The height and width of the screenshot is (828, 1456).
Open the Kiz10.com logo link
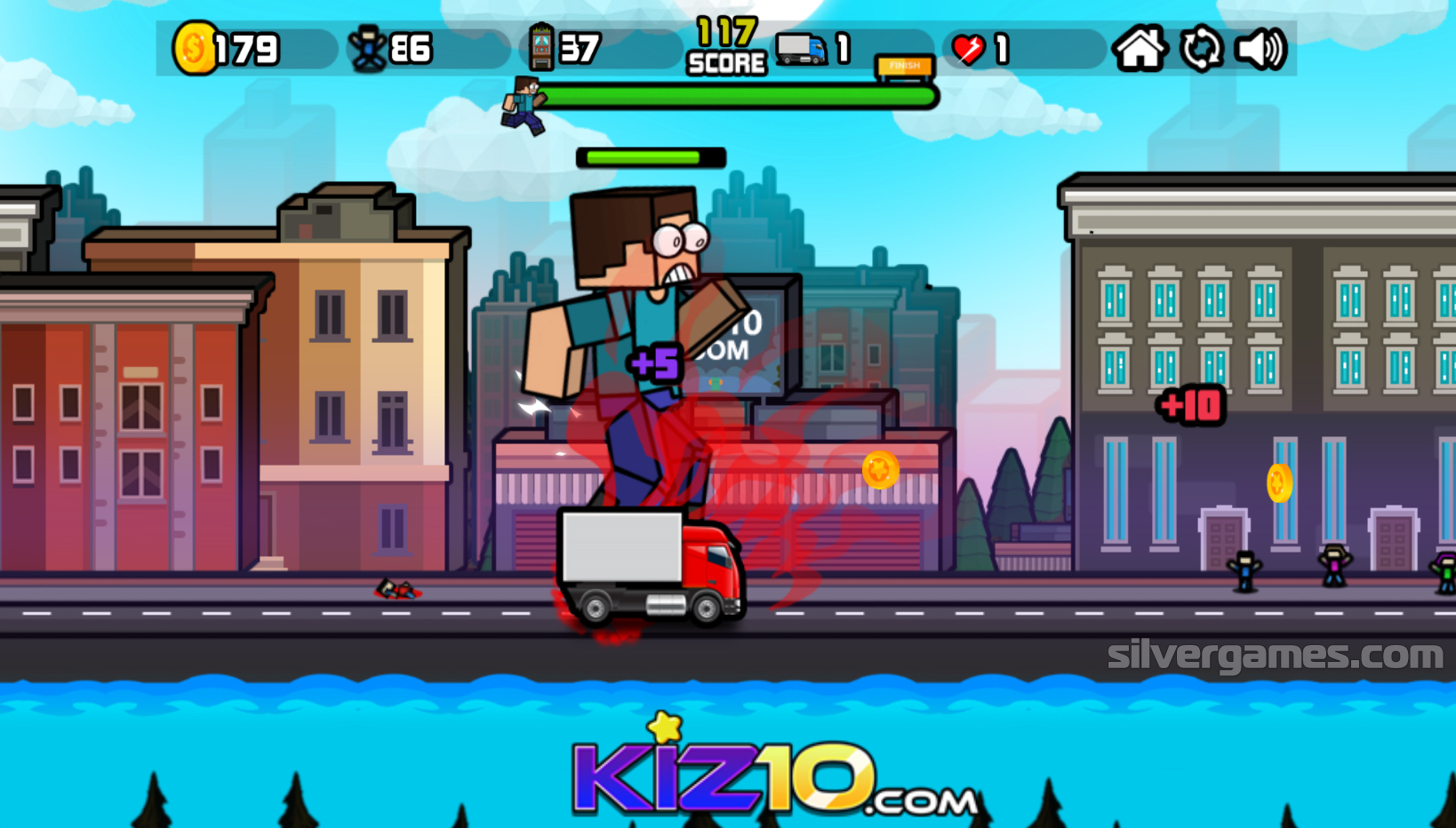(773, 775)
